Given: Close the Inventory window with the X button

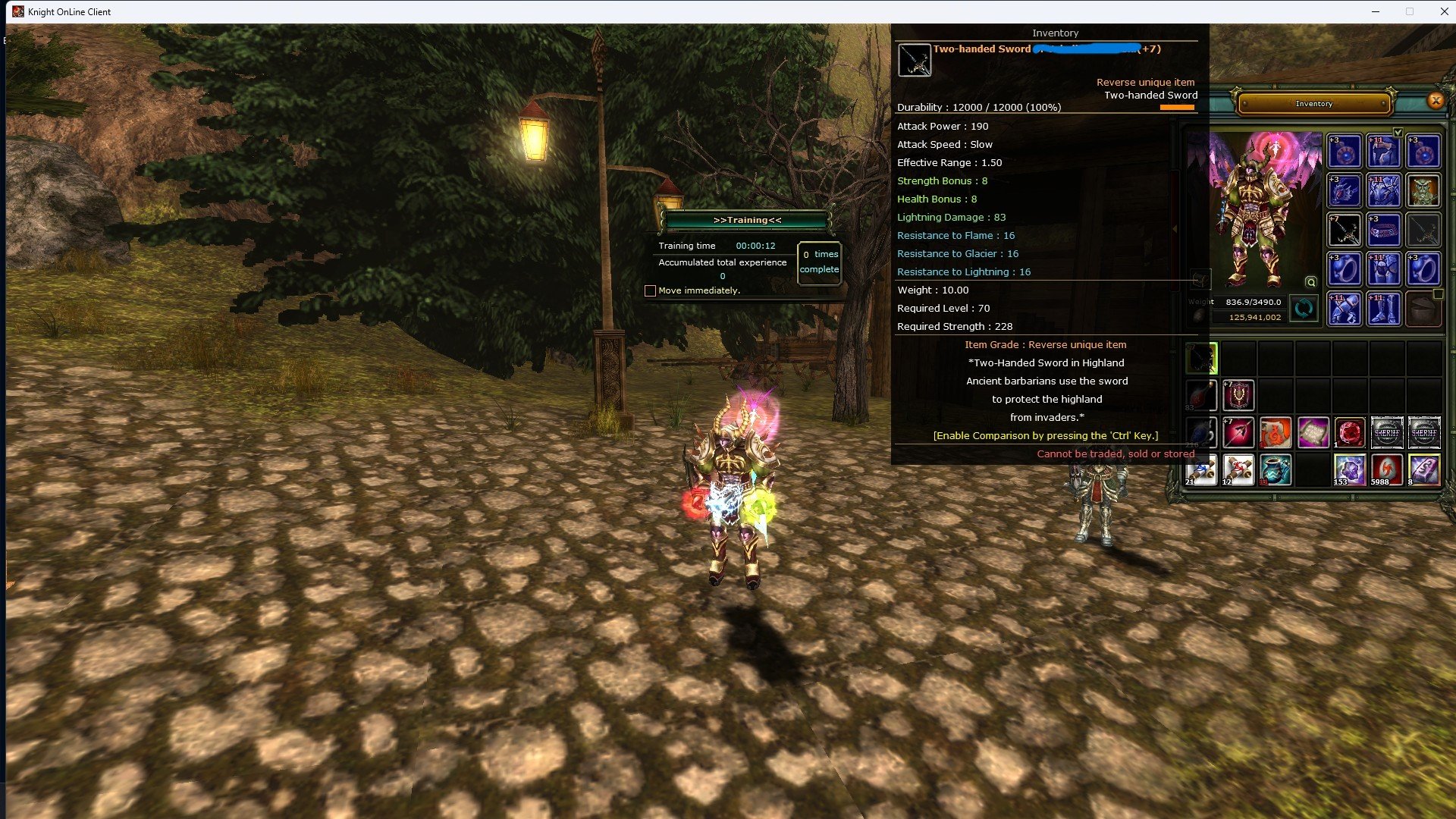Looking at the screenshot, I should [x=1435, y=101].
